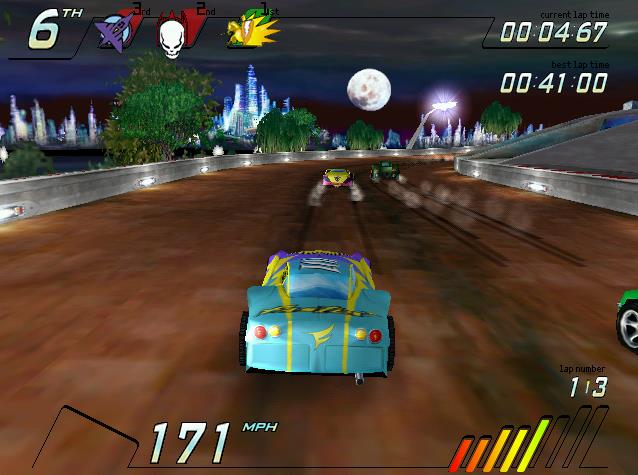This screenshot has width=638, height=475.
Task: Choose the yellow lightning shield racer emblem
Action: pyautogui.click(x=250, y=30)
